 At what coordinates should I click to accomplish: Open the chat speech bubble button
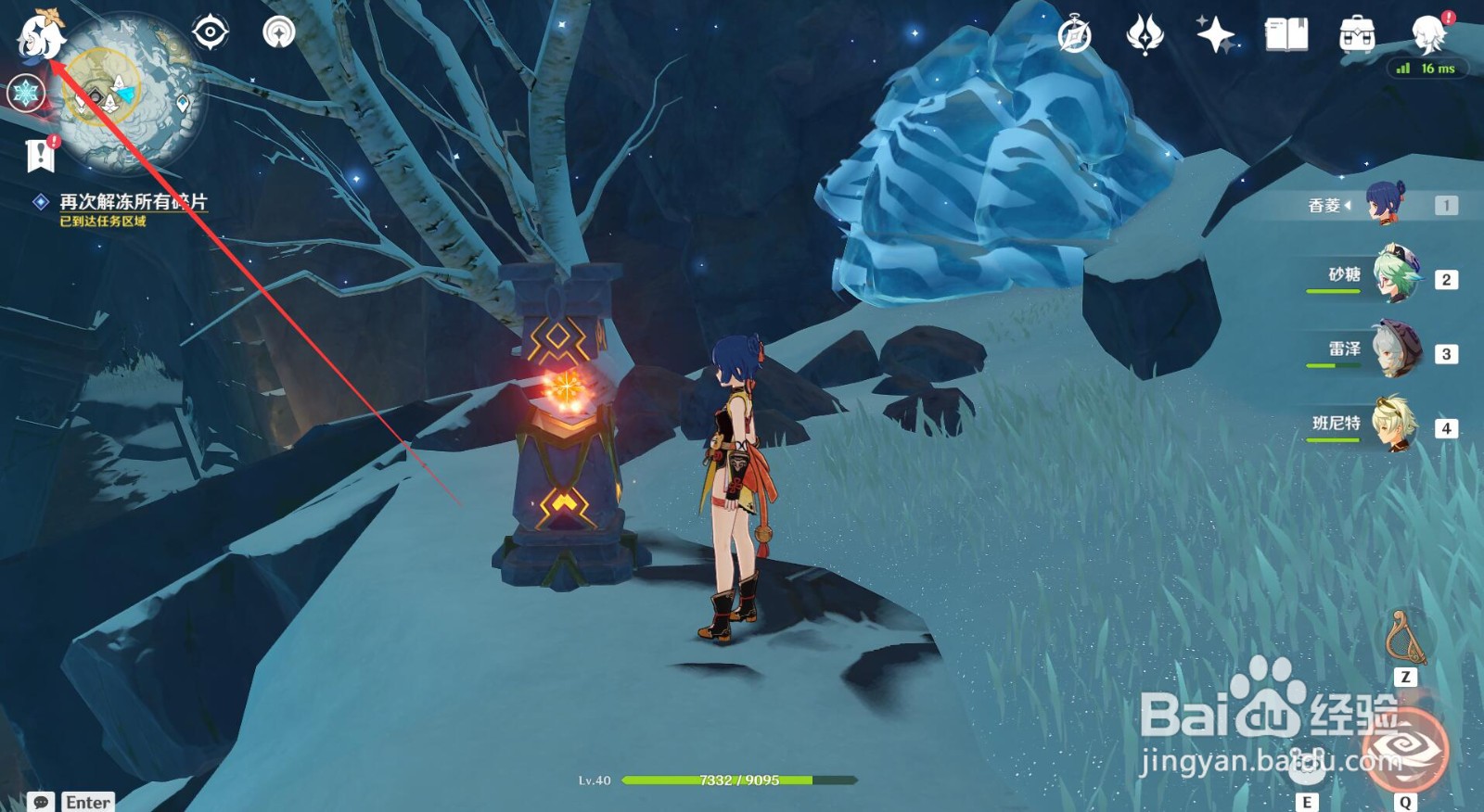(41, 802)
